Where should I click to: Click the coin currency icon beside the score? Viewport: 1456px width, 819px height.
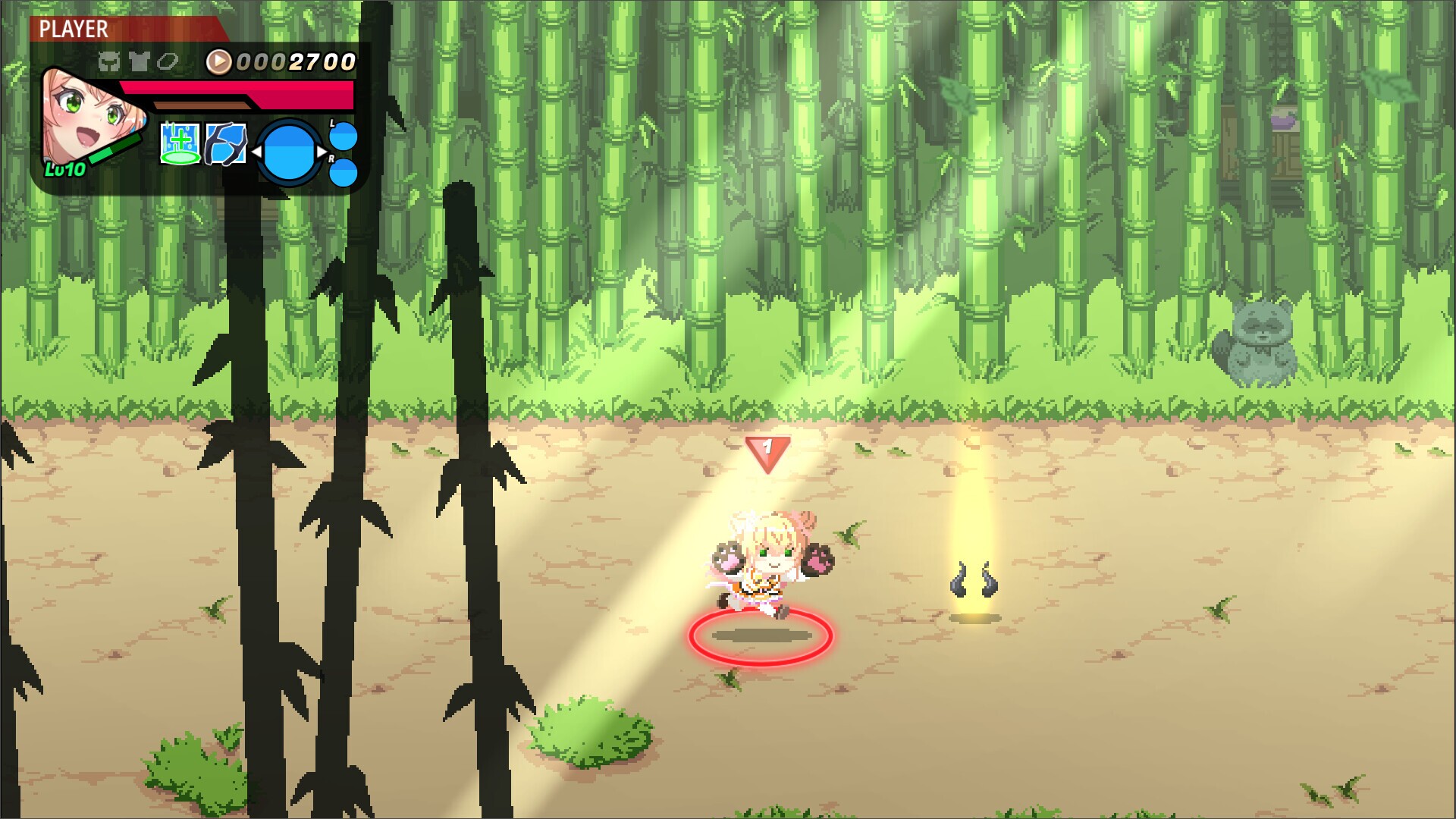tap(218, 61)
